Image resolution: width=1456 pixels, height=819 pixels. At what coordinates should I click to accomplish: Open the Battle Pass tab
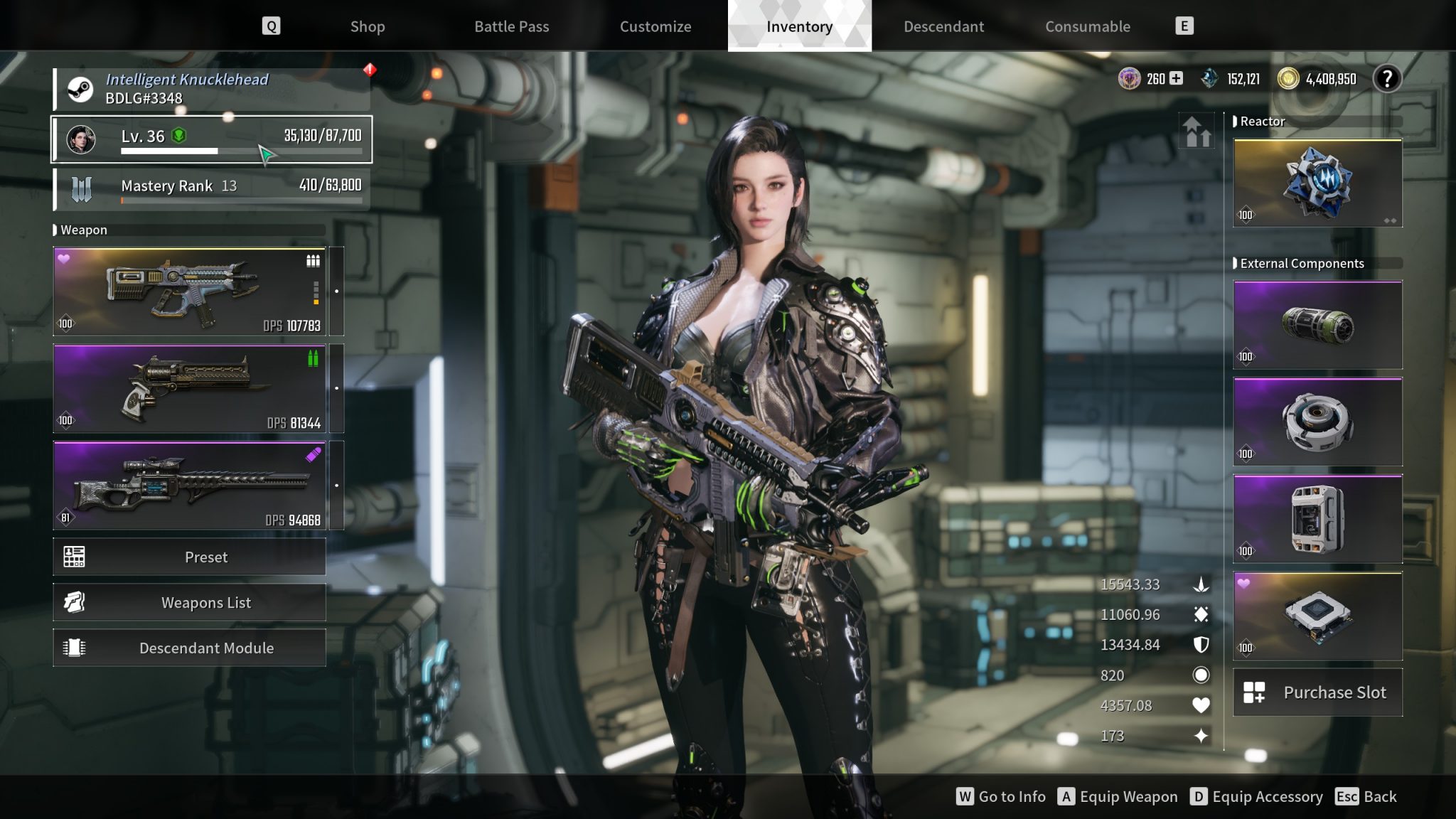tap(511, 26)
